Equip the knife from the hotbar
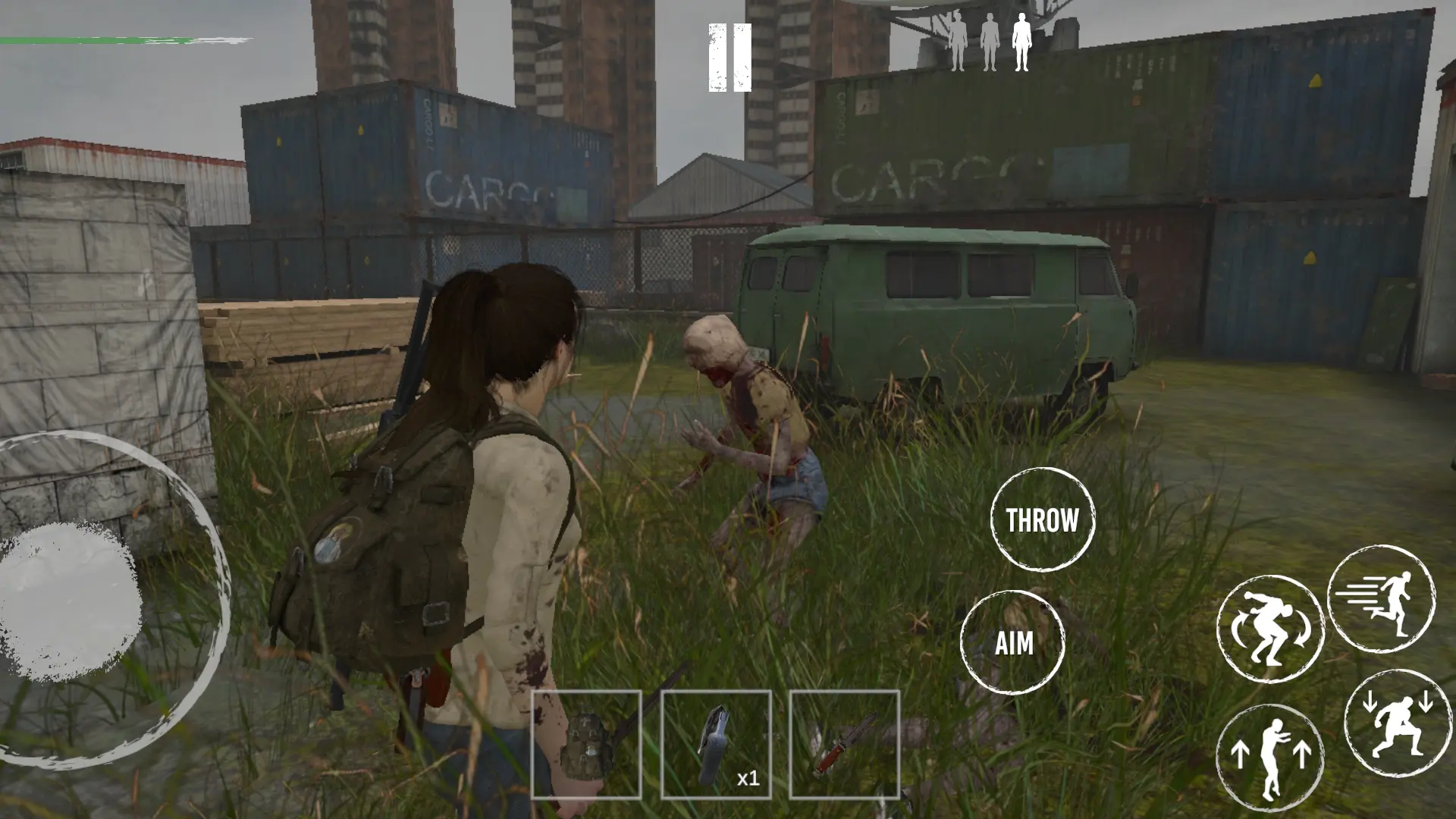The height and width of the screenshot is (819, 1456). point(844,745)
